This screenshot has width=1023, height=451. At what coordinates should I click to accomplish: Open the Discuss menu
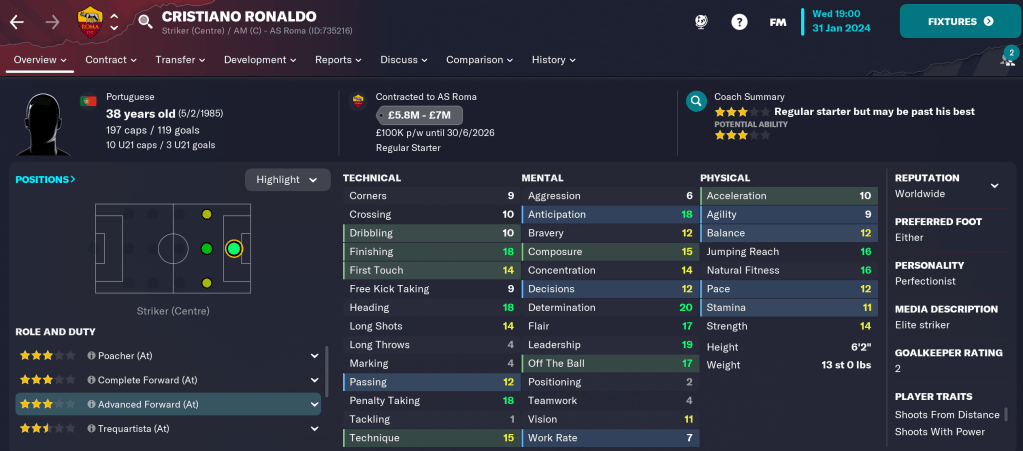pos(405,60)
